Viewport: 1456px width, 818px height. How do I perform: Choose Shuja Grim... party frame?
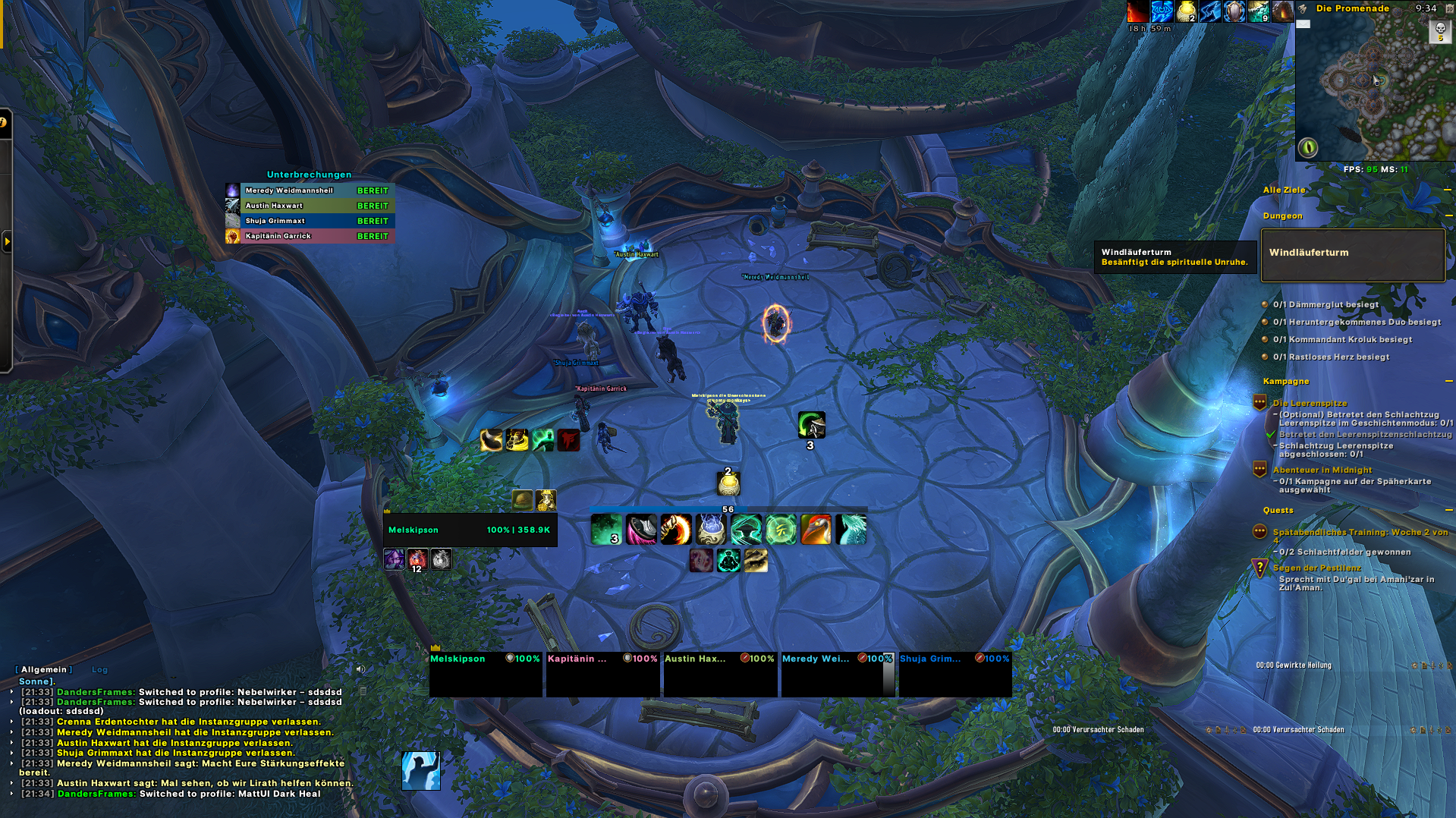[954, 674]
